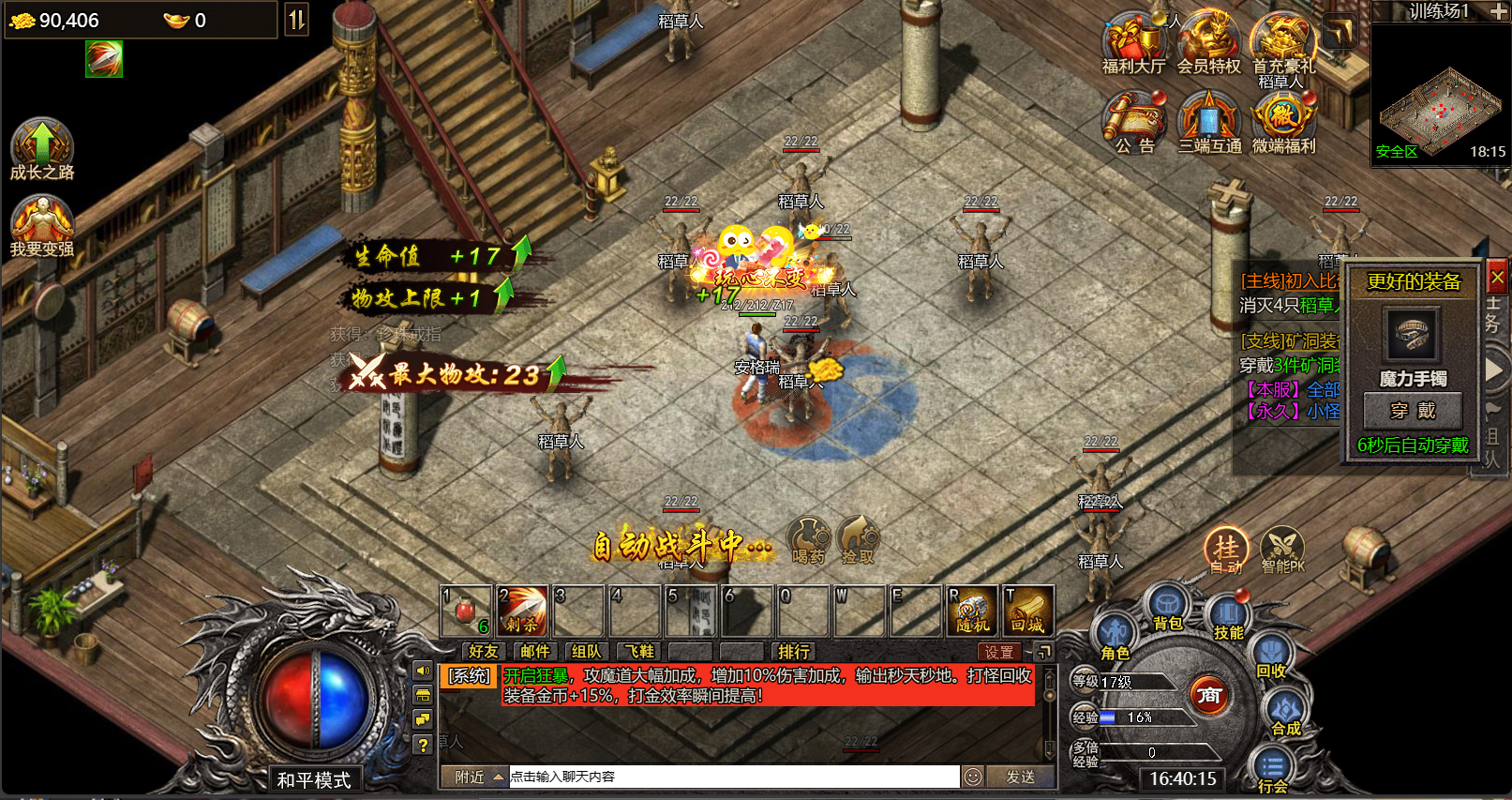Open the 会员特权 member privileges icon
This screenshot has width=1512, height=800.
pyautogui.click(x=1208, y=43)
